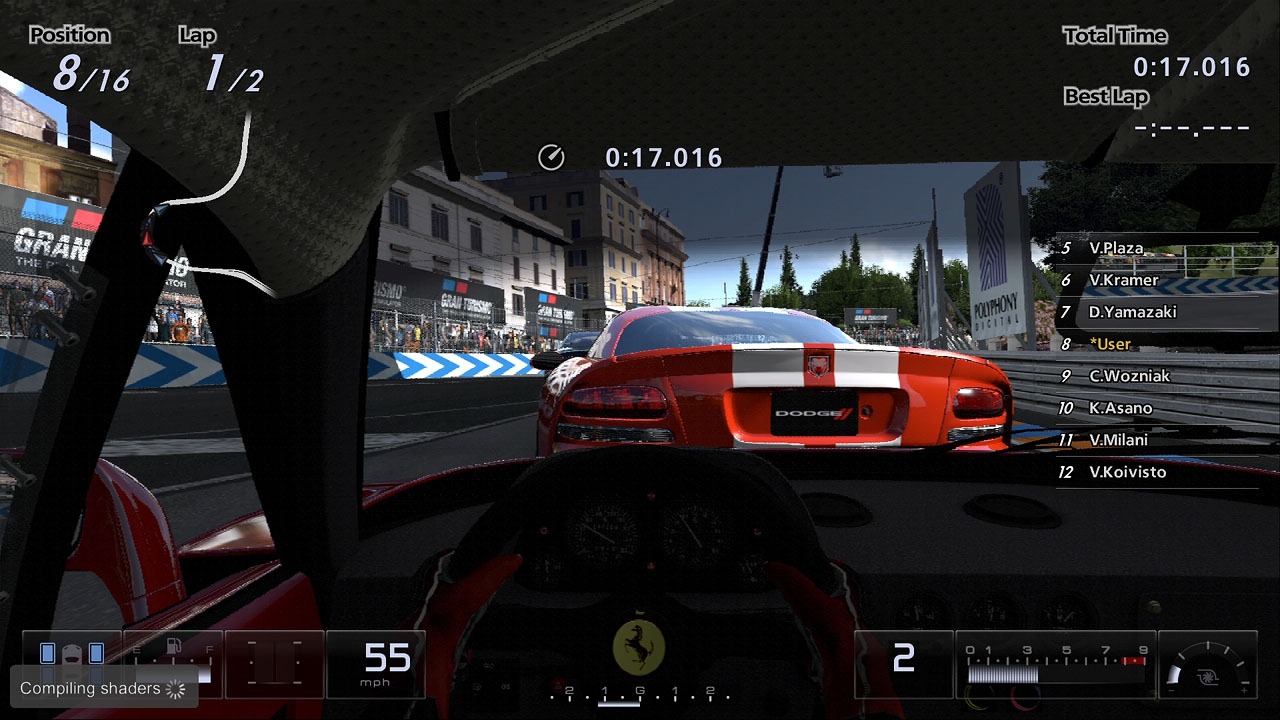The height and width of the screenshot is (720, 1280).
Task: Choose V.Koivisto at the list bottom
Action: 1127,472
